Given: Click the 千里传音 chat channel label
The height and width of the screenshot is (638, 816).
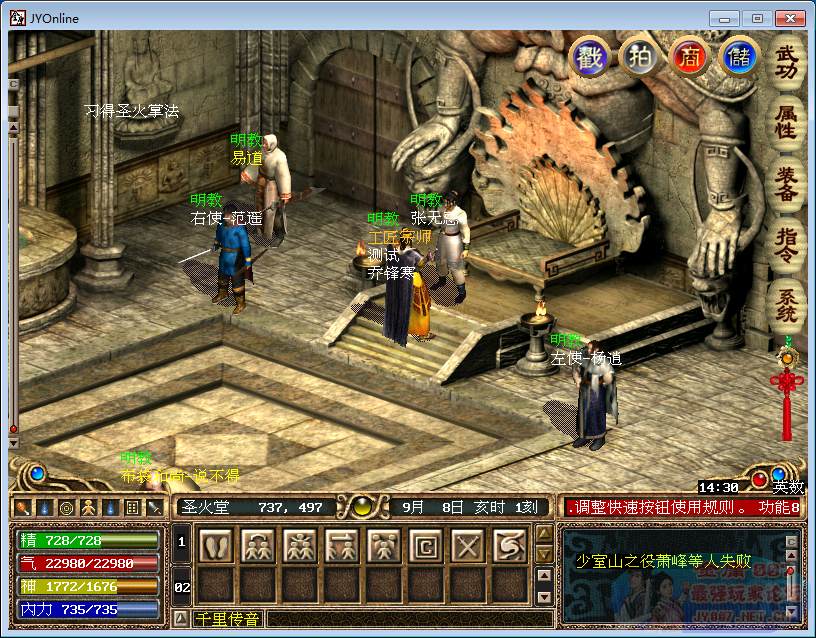Looking at the screenshot, I should 227,619.
